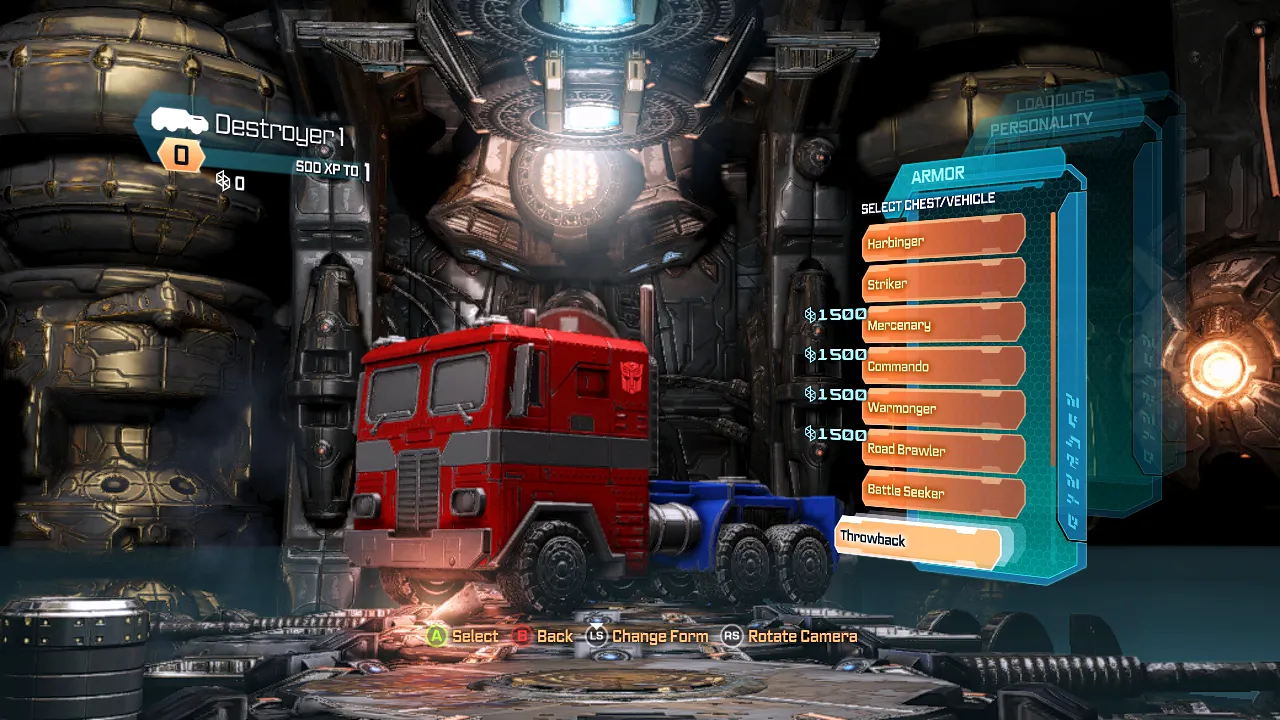Click the armor list scrollbar
The width and height of the screenshot is (1280, 720).
point(1053,340)
